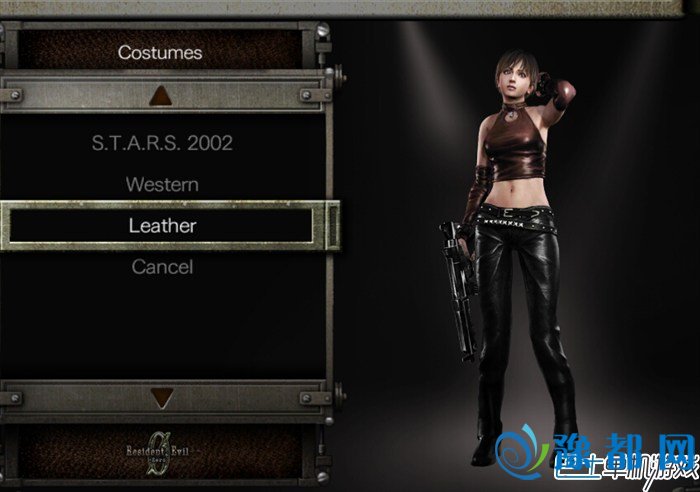Click the up arrow above the list
Viewport: 700px width, 492px height.
pyautogui.click(x=162, y=96)
